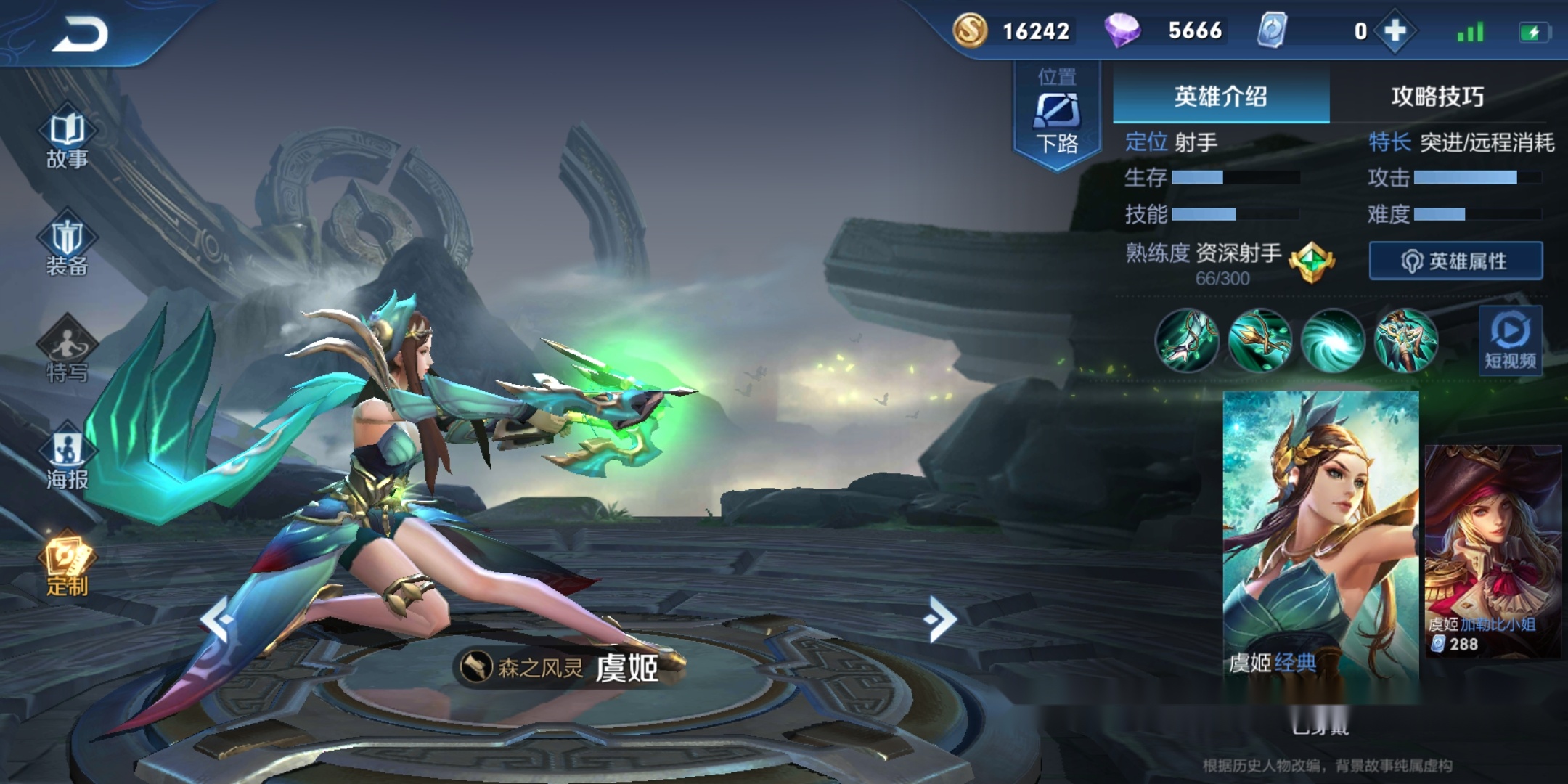Go to the previous hero with left arrow
This screenshot has width=1568, height=784.
[216, 619]
